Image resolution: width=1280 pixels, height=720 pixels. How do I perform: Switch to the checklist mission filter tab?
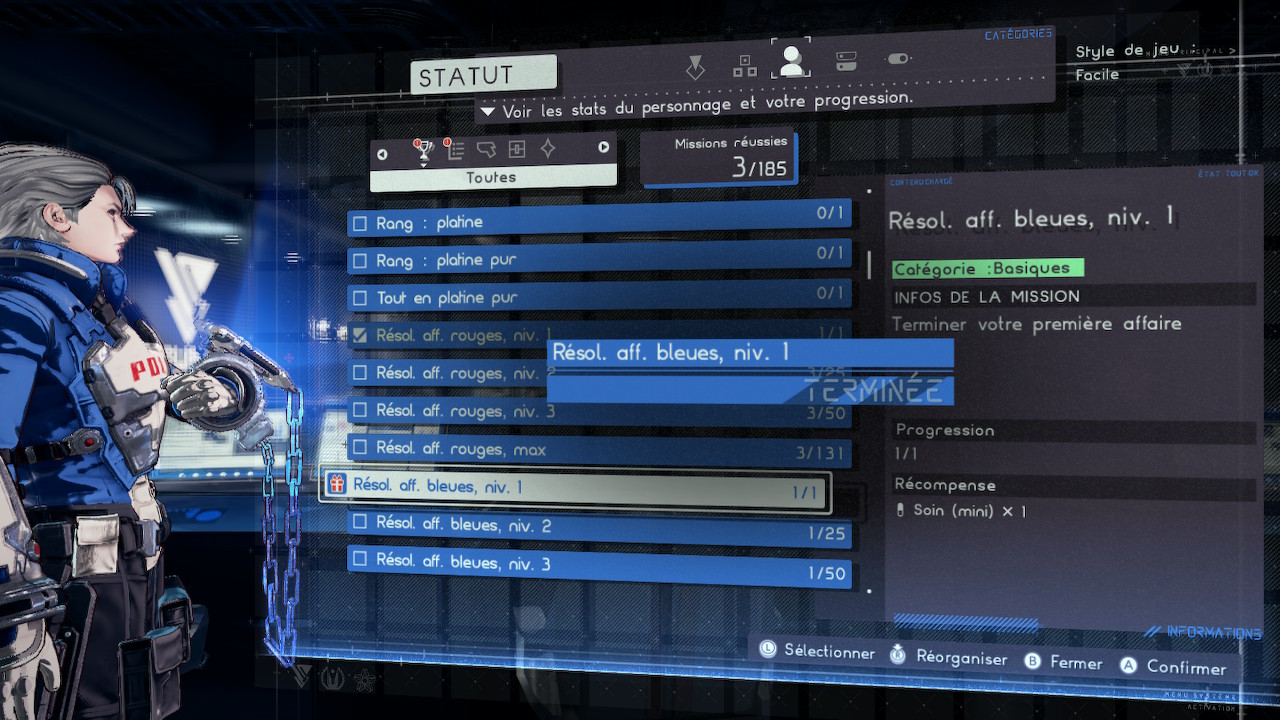(456, 150)
